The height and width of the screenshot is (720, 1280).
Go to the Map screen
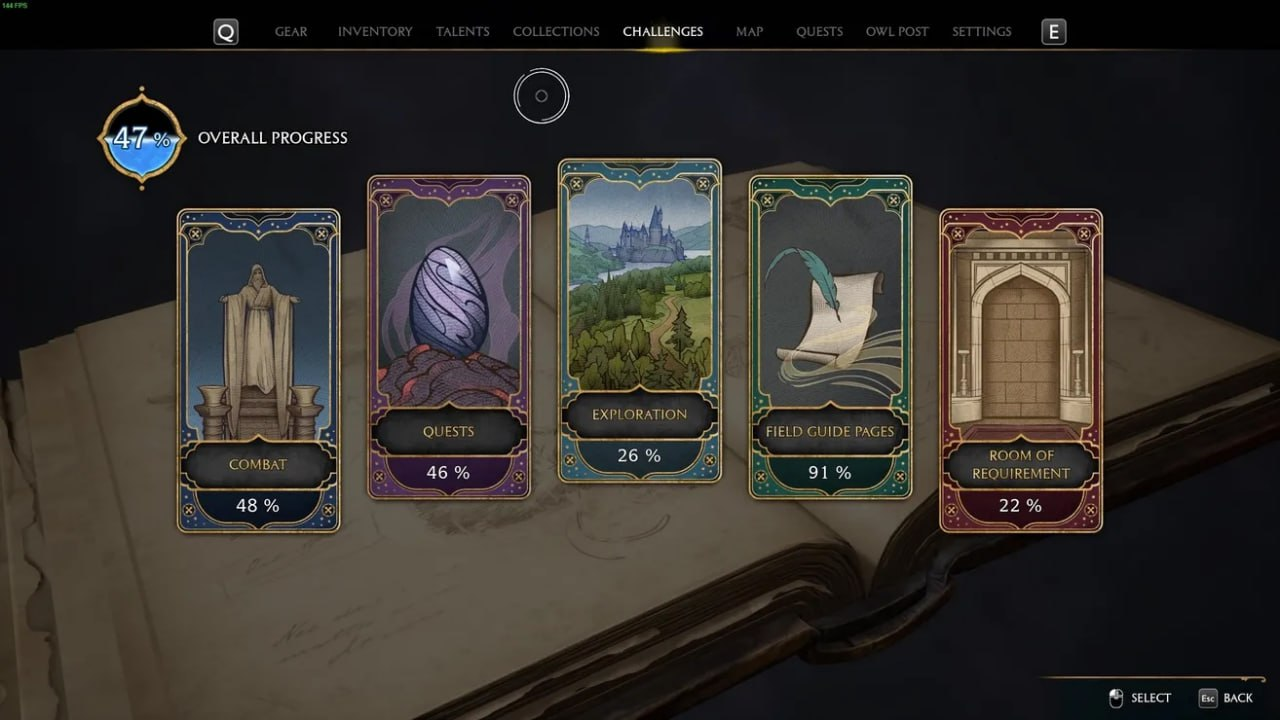pos(749,31)
